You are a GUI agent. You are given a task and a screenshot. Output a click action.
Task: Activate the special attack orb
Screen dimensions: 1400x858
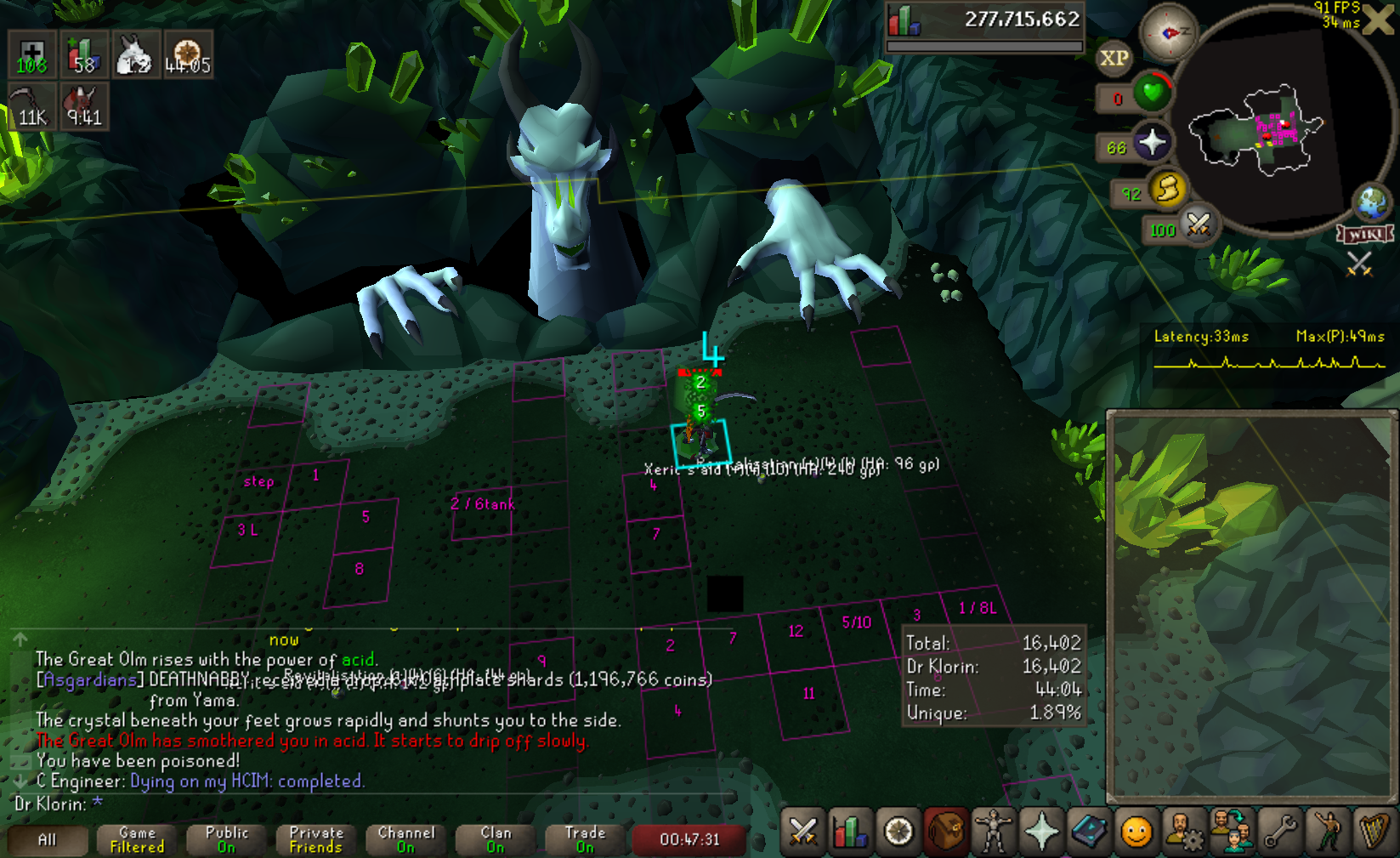click(1198, 224)
